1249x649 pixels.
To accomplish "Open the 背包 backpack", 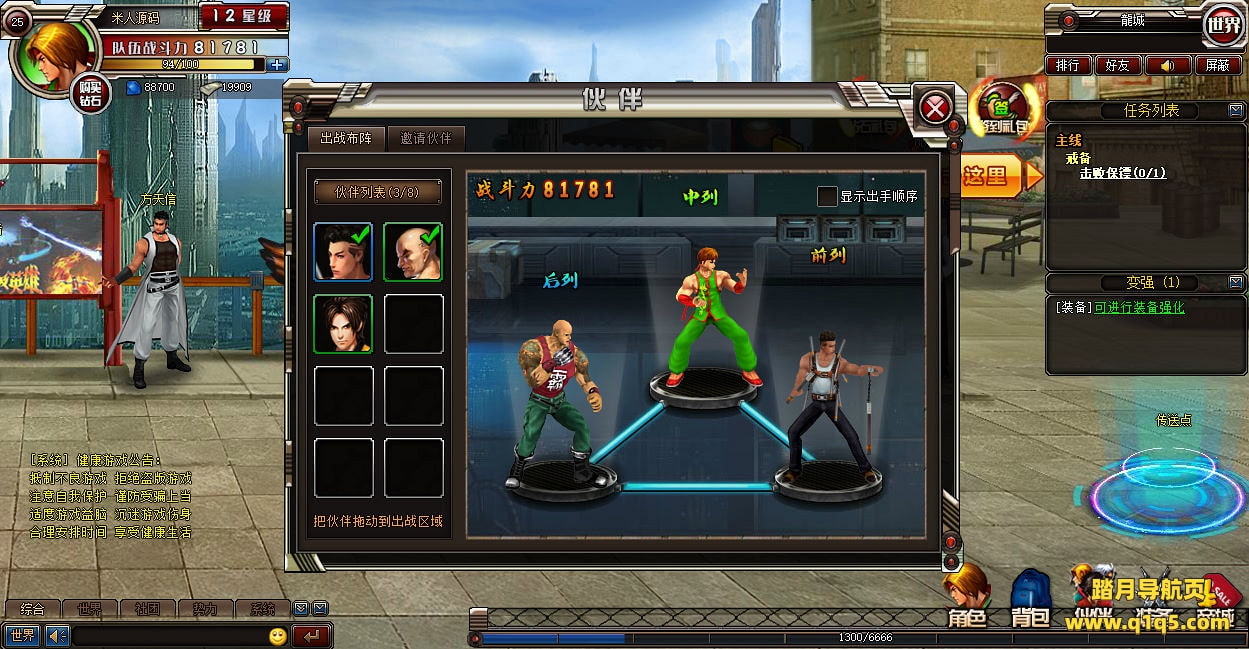I will [x=1030, y=600].
